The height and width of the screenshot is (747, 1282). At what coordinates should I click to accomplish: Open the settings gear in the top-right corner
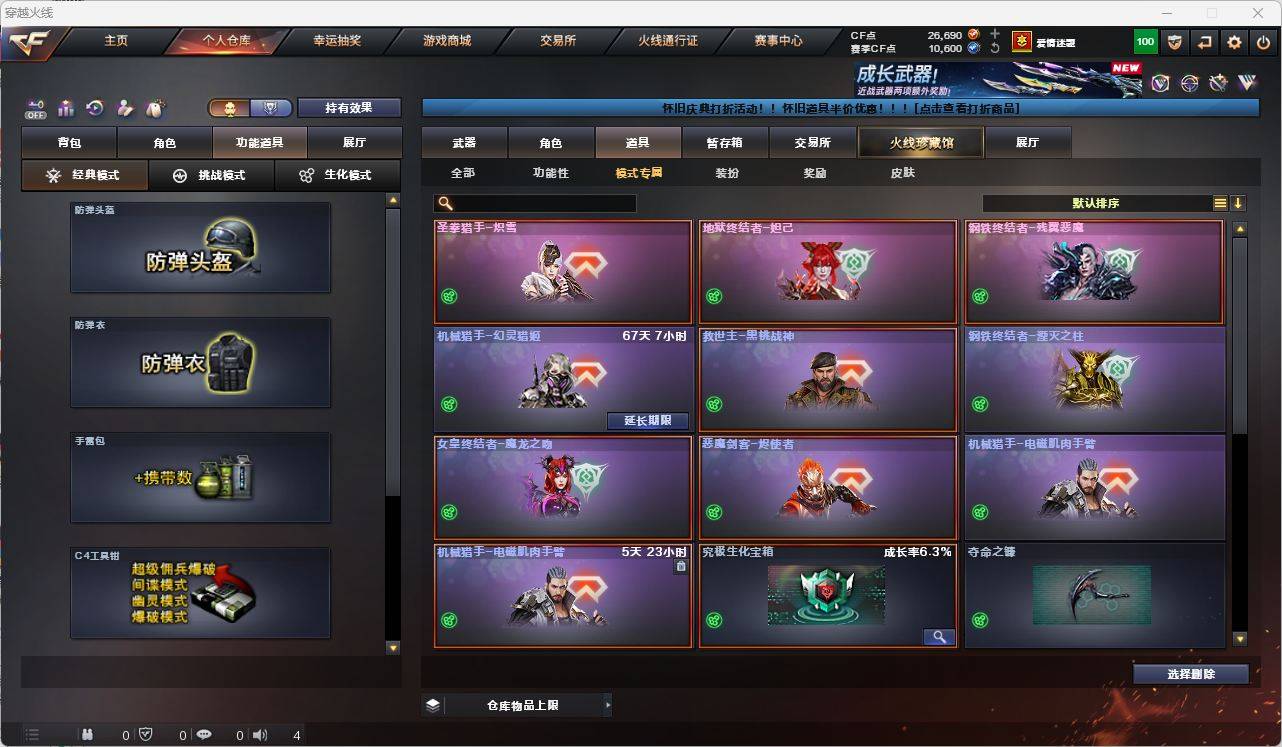[x=1233, y=42]
